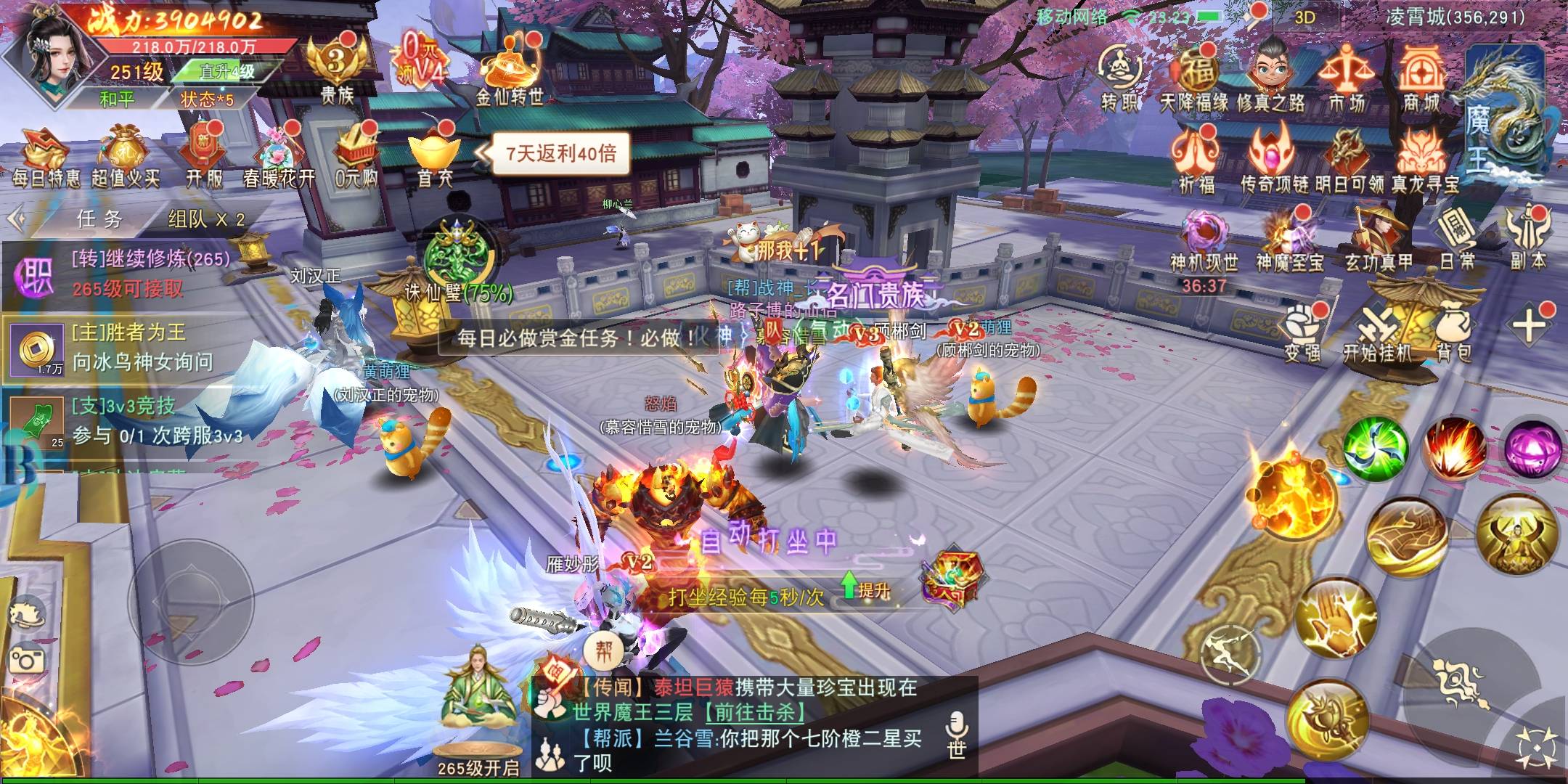Screen dimensions: 1568x784
Task: Open the 金仙转世 event icon
Action: tap(510, 73)
